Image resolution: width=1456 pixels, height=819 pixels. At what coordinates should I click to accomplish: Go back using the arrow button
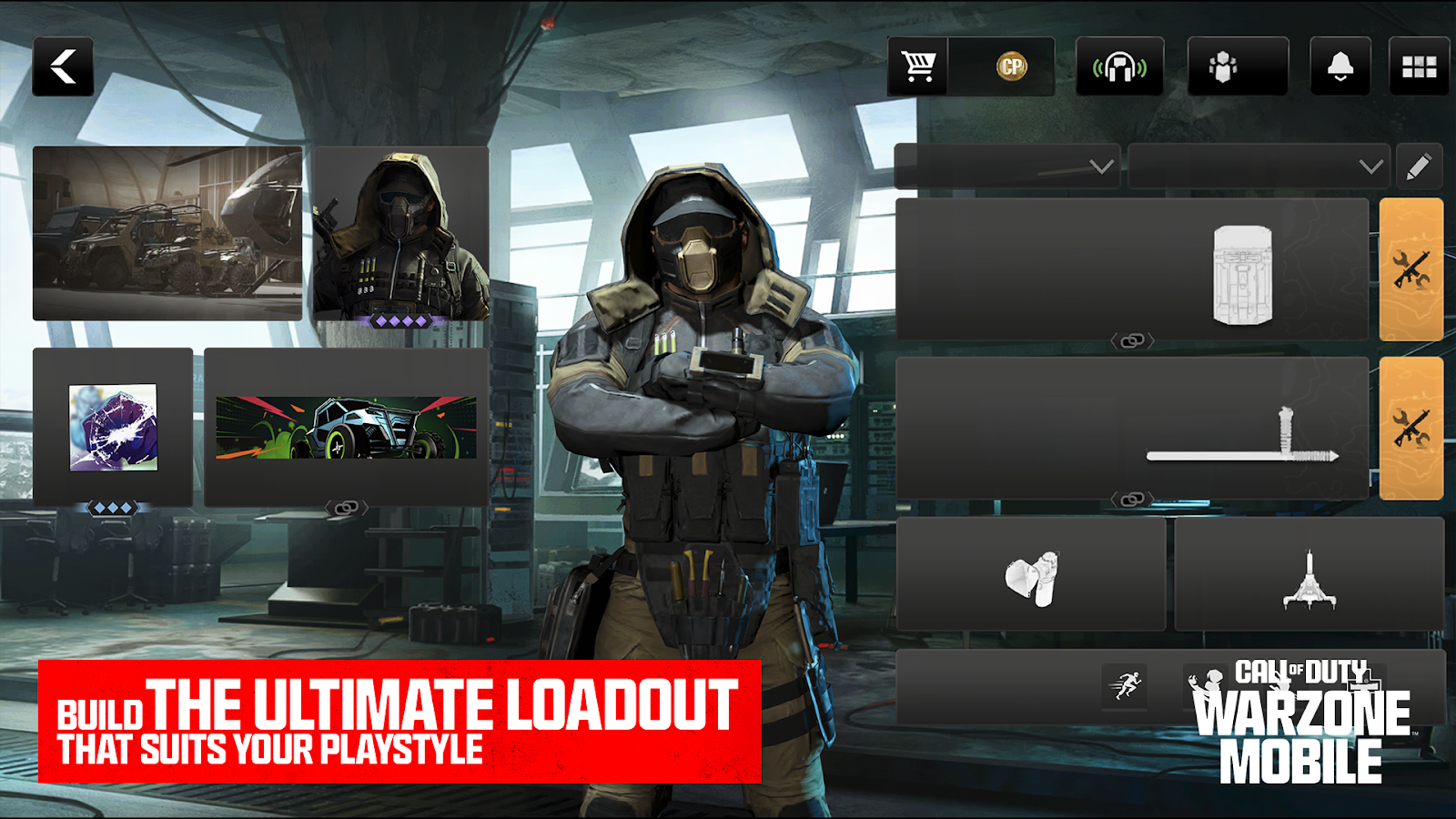(x=63, y=66)
